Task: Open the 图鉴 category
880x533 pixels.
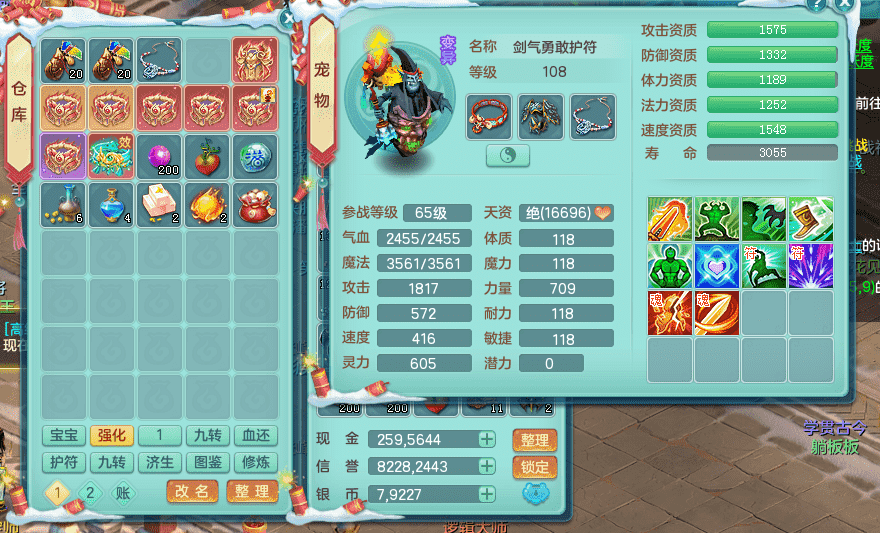Action: pyautogui.click(x=208, y=462)
